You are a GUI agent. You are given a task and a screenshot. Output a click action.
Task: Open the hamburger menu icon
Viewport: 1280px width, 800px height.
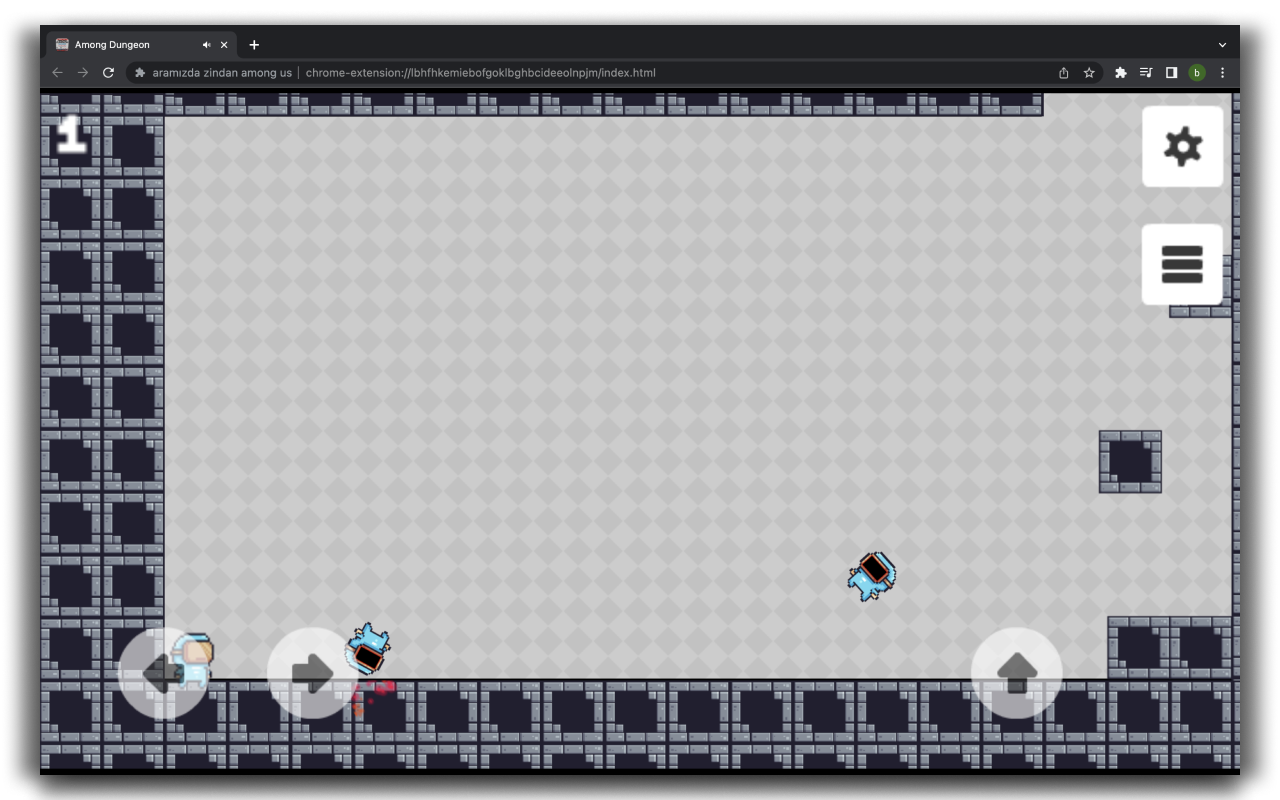coord(1183,263)
